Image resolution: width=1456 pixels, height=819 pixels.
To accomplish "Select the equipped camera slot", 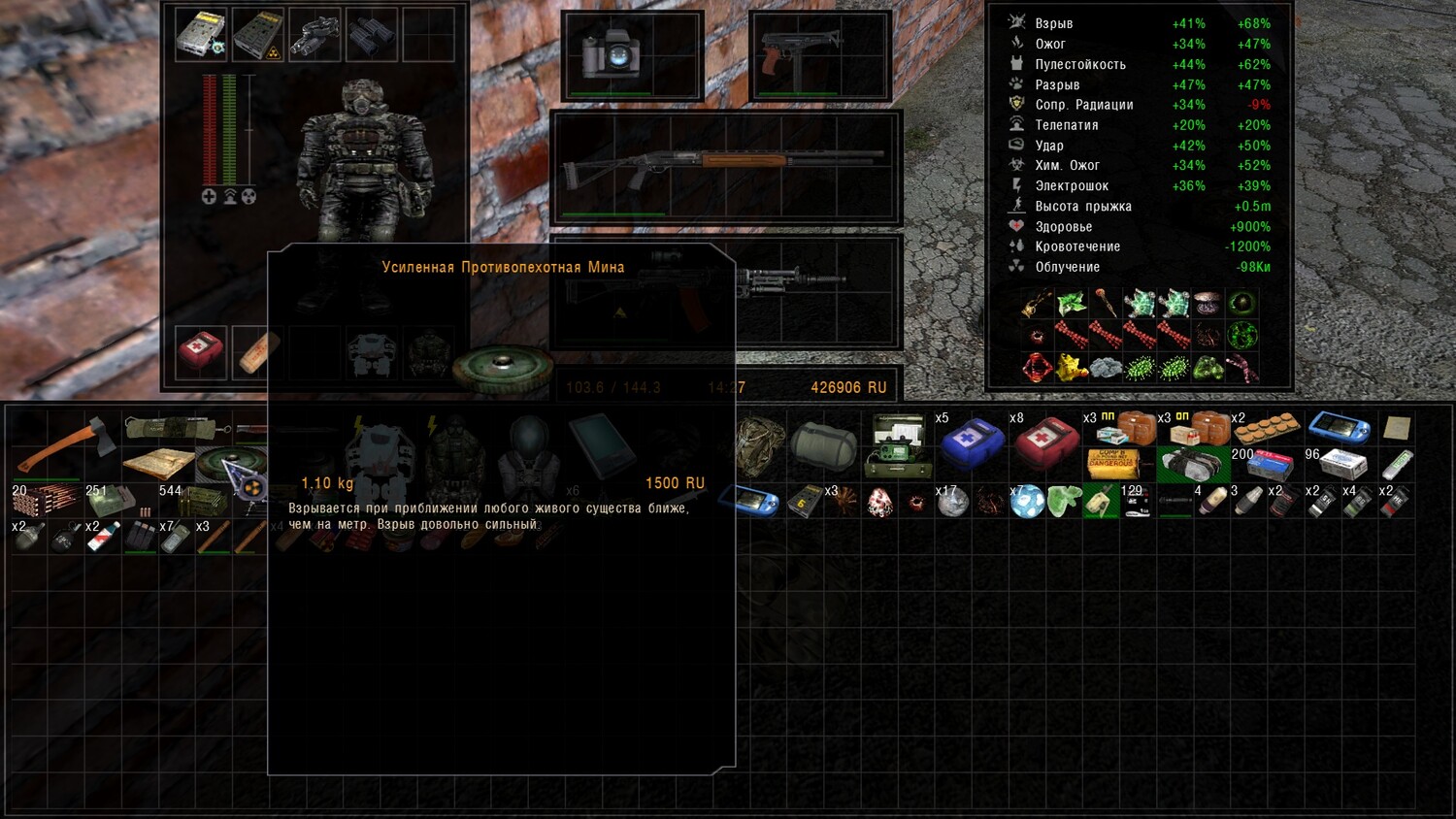I will pos(612,53).
